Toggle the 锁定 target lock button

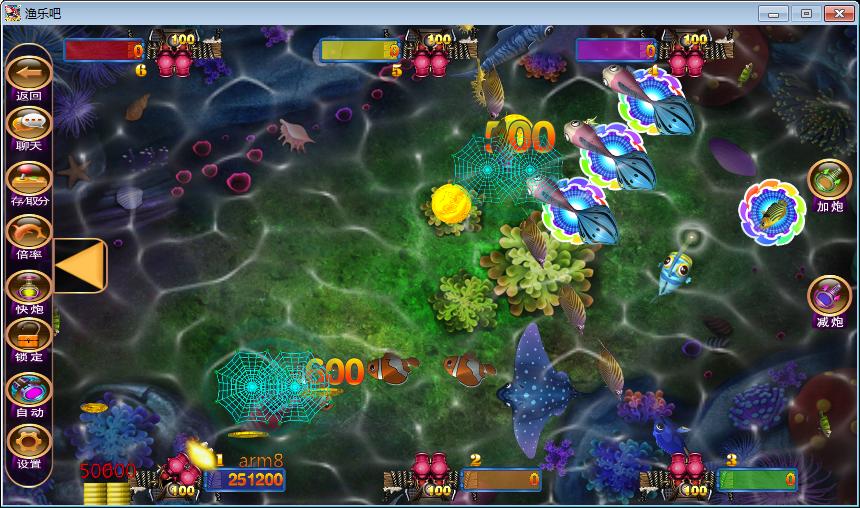(29, 336)
